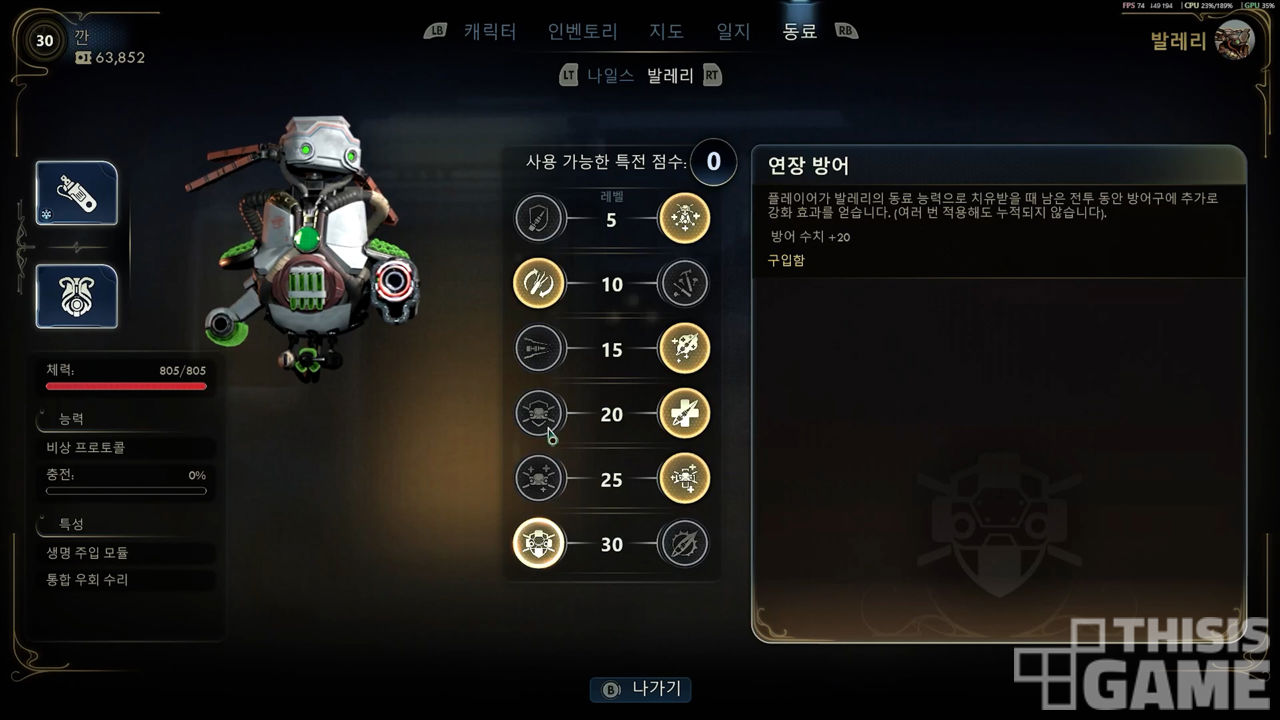
Task: Choose the level 15 right perk icon
Action: (685, 349)
